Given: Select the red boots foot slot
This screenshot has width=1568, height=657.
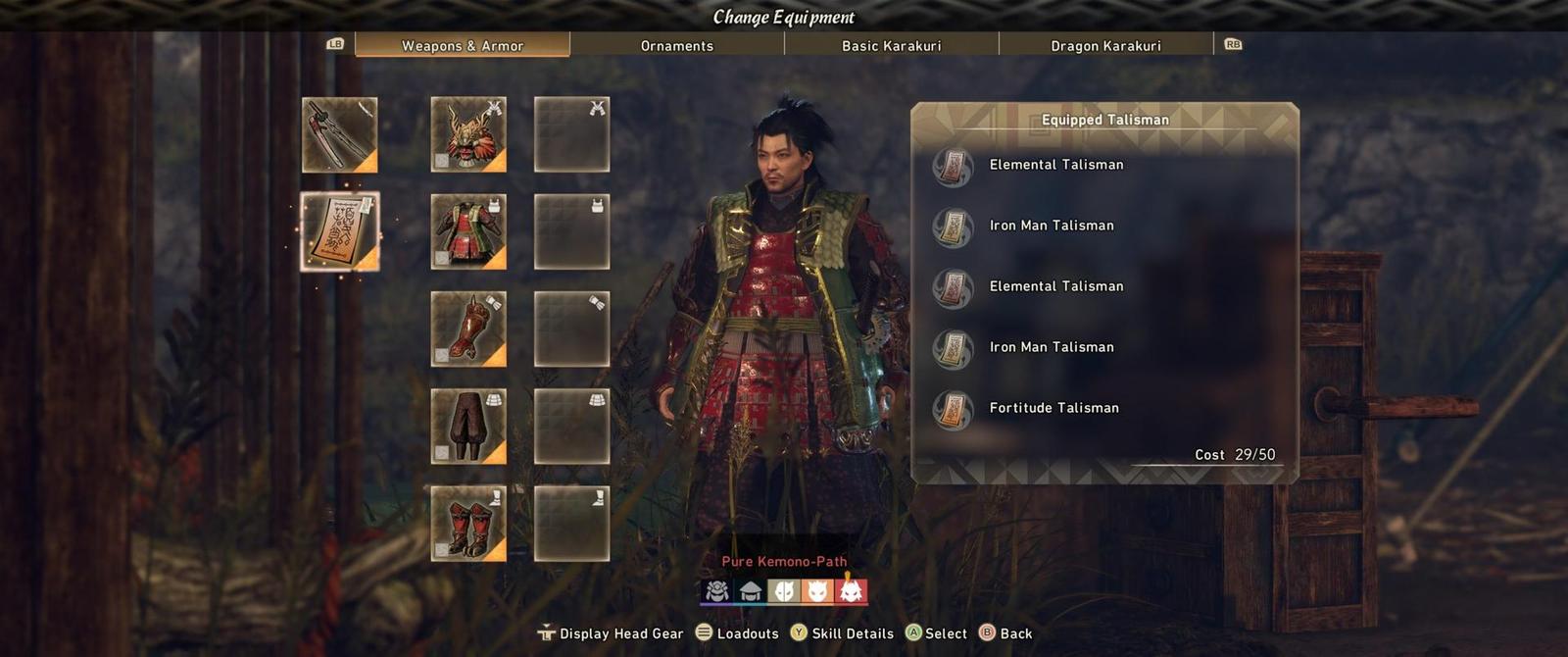Looking at the screenshot, I should (x=468, y=523).
